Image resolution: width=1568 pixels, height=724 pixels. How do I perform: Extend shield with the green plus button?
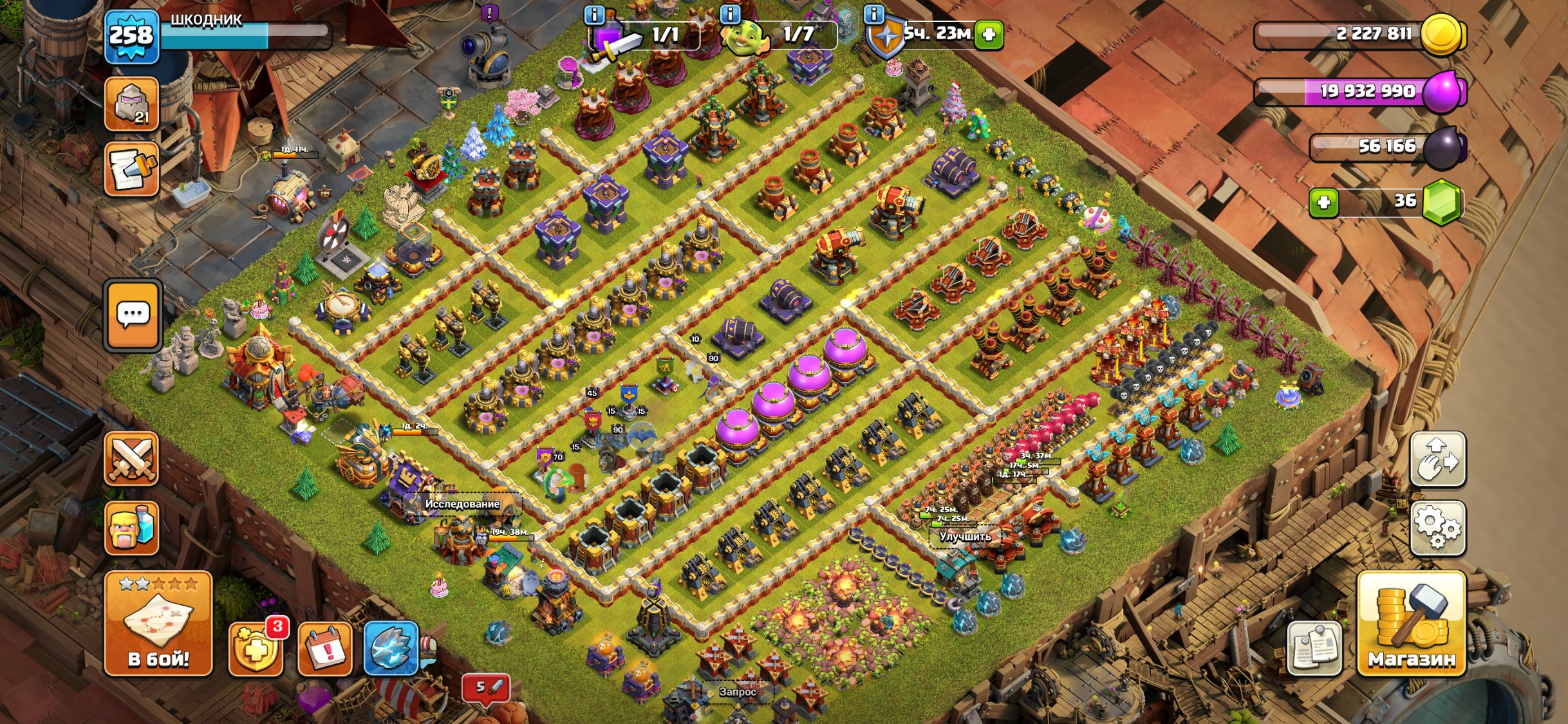[x=989, y=35]
